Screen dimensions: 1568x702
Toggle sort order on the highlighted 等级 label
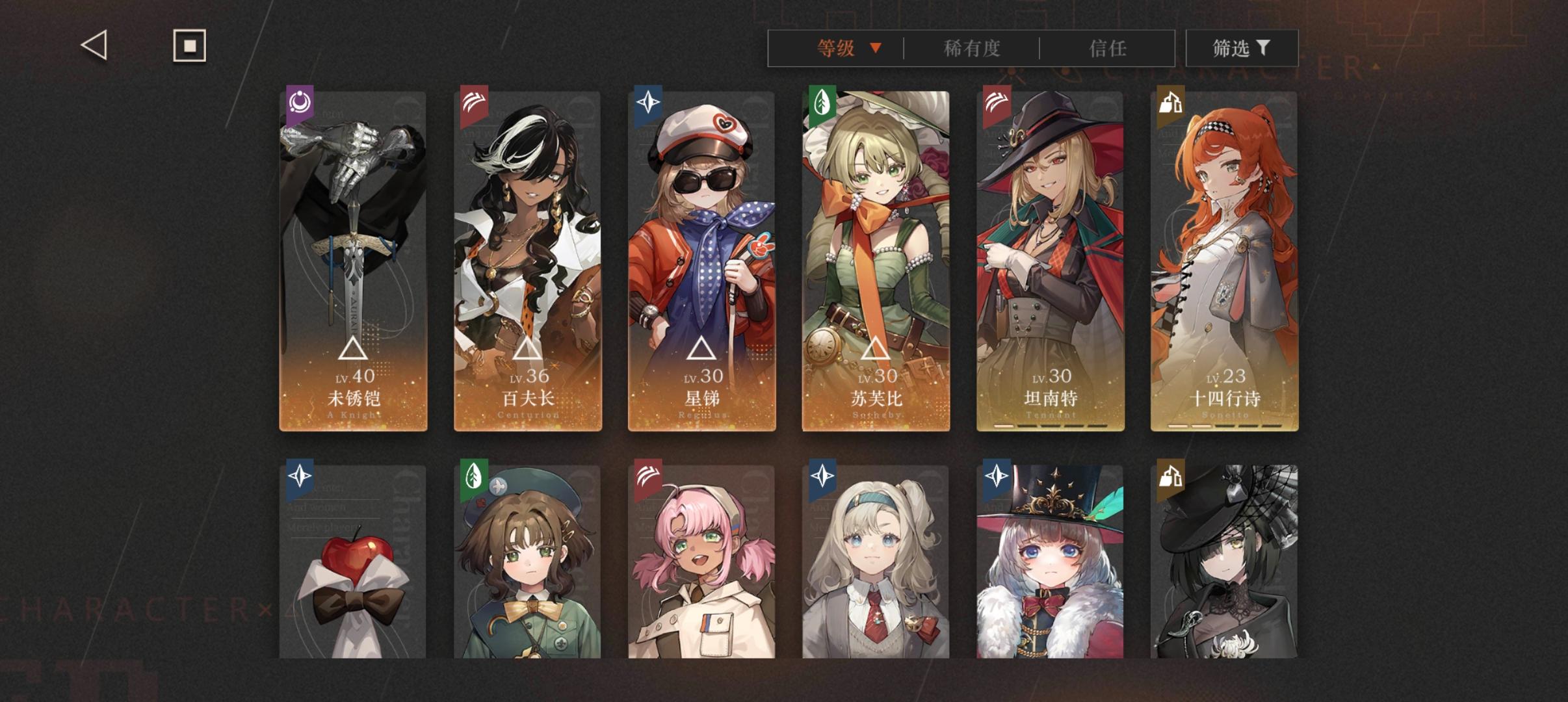[x=835, y=48]
